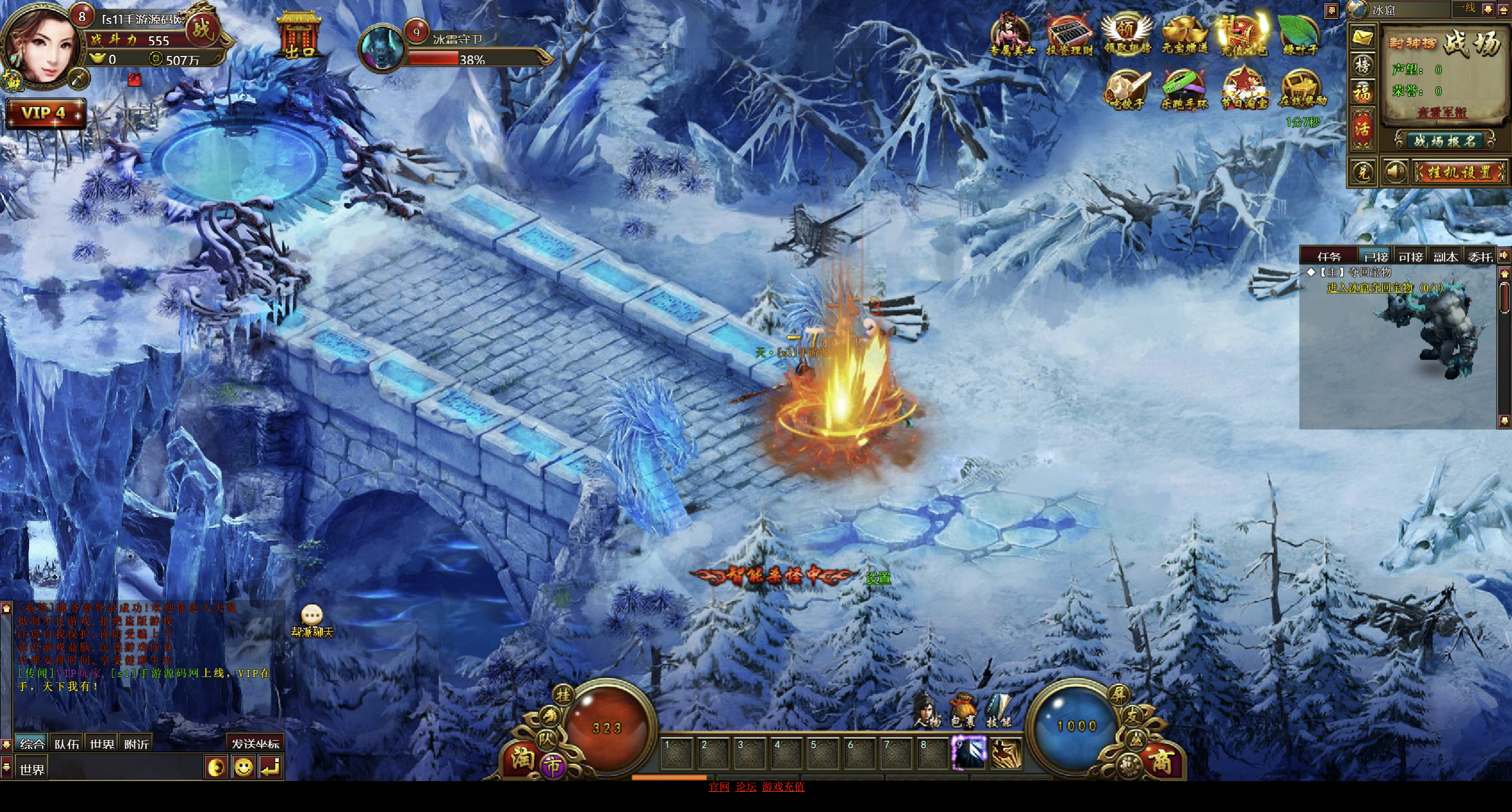Click the VIP 4 badge
This screenshot has height=812, width=1512.
click(x=45, y=113)
